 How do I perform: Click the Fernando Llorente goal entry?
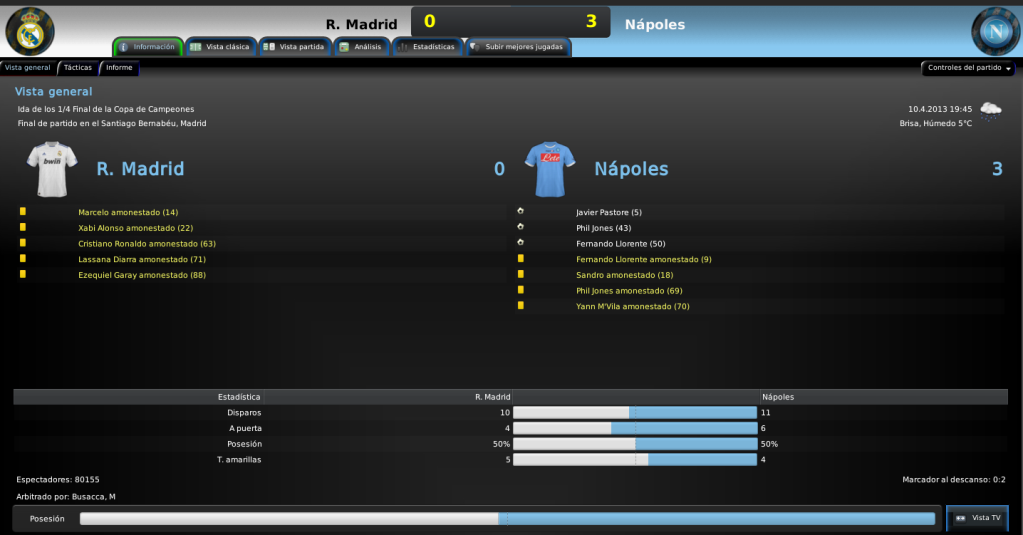click(x=621, y=244)
